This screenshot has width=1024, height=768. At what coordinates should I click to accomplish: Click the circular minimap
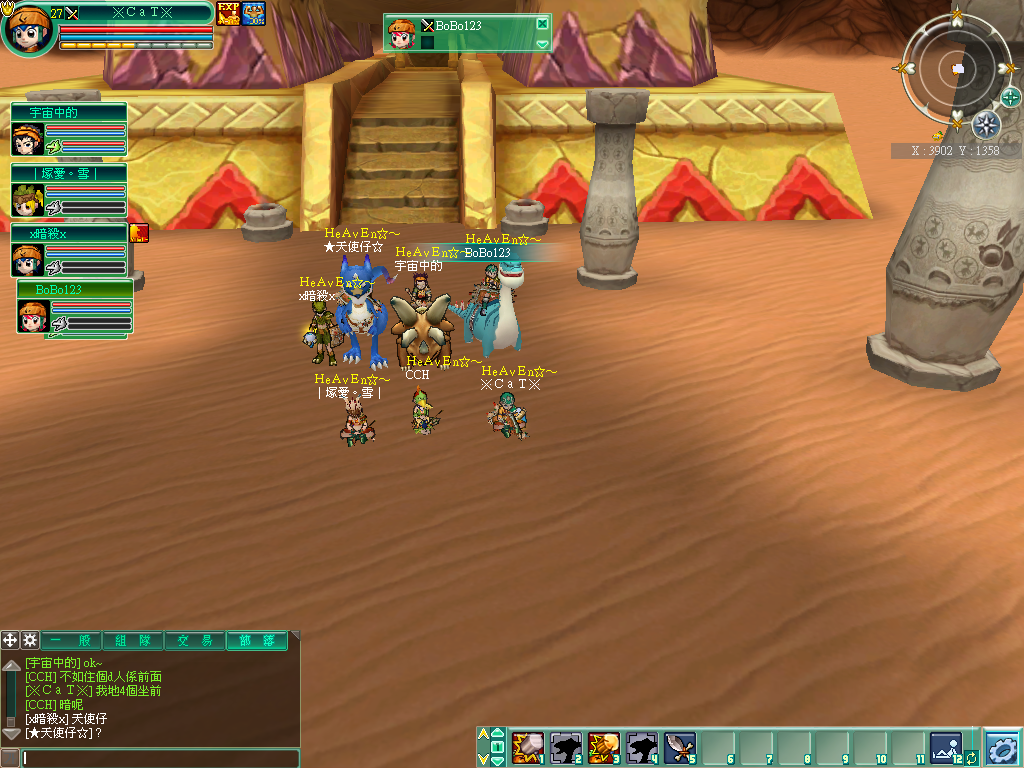pos(956,68)
